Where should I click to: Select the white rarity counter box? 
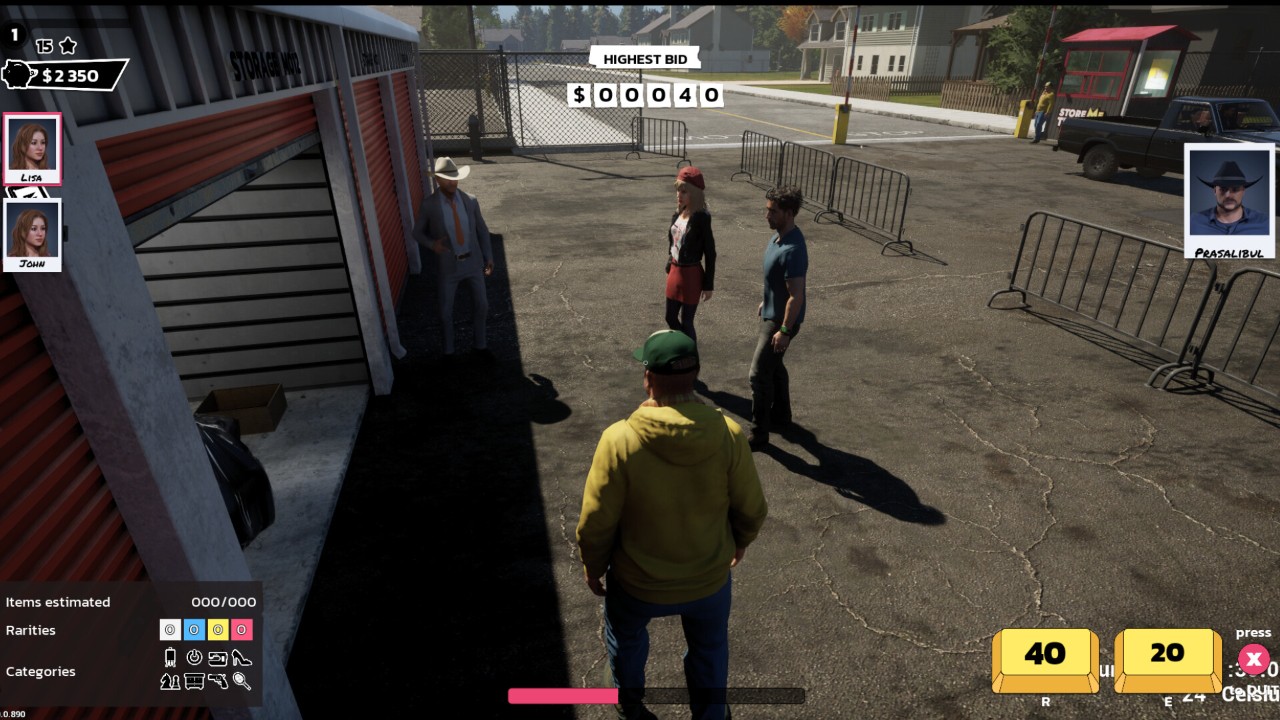pyautogui.click(x=170, y=630)
